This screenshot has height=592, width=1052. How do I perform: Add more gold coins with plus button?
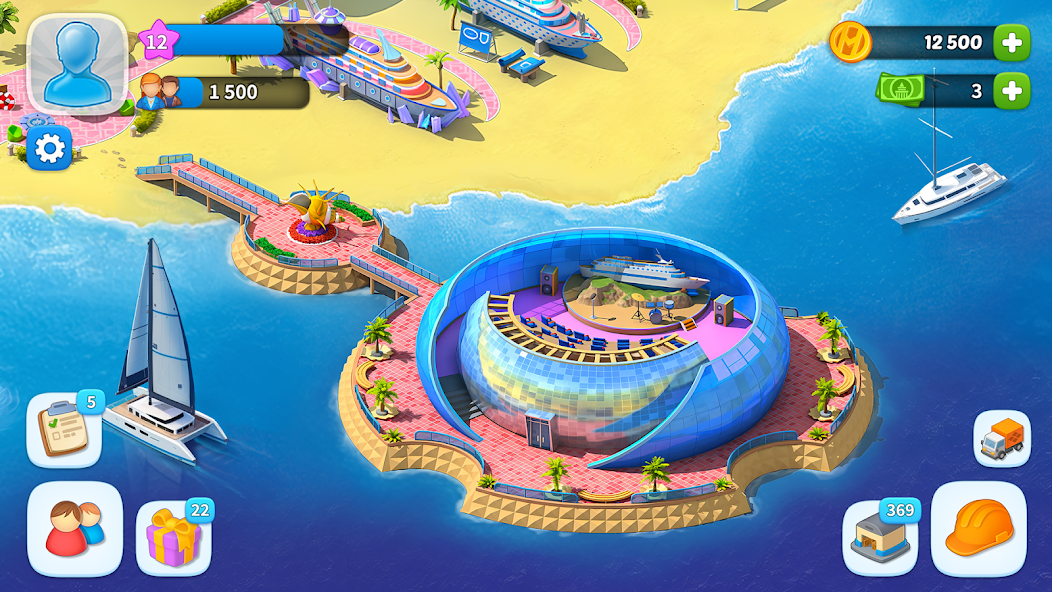pos(1011,42)
